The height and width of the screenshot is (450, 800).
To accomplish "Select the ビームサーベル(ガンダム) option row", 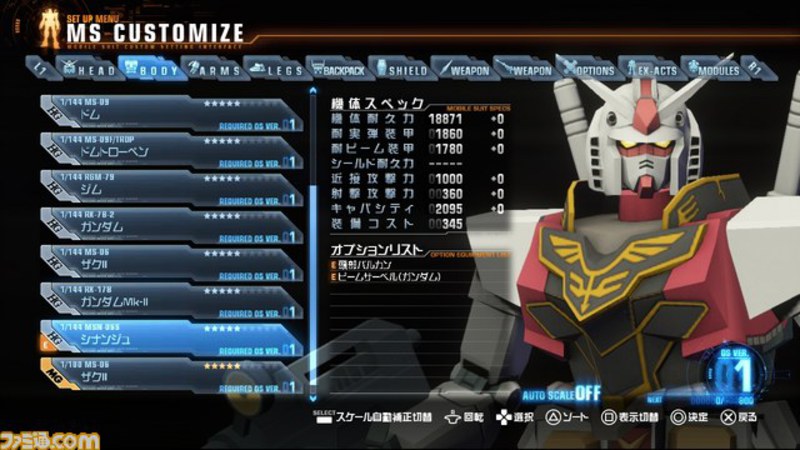I will tap(392, 276).
